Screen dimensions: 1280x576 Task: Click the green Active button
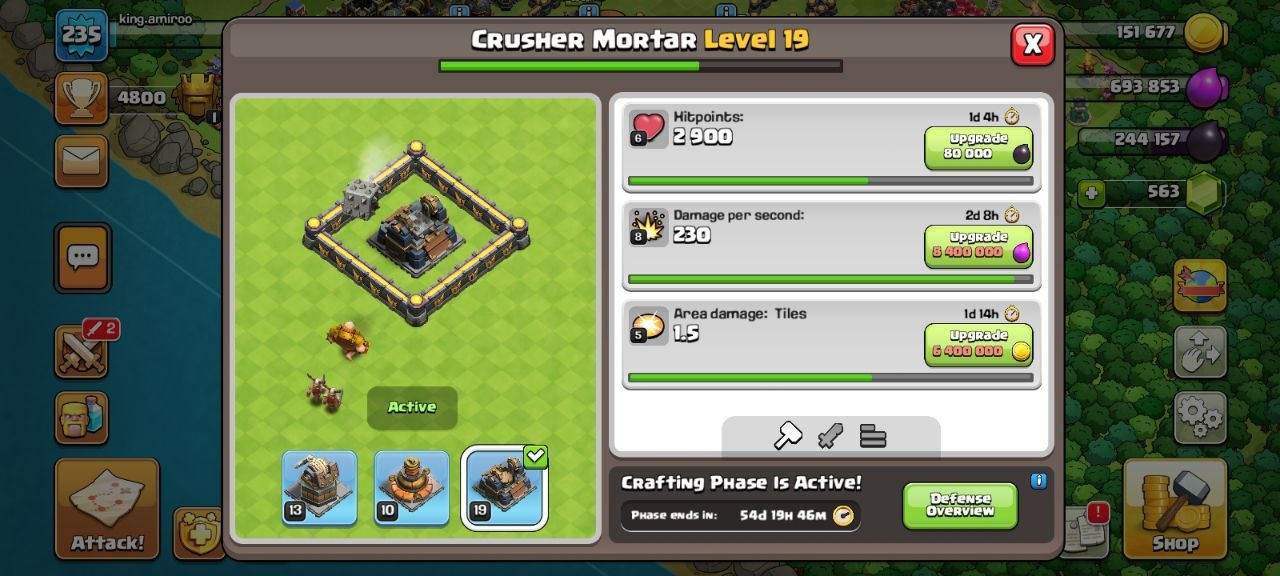[x=412, y=407]
